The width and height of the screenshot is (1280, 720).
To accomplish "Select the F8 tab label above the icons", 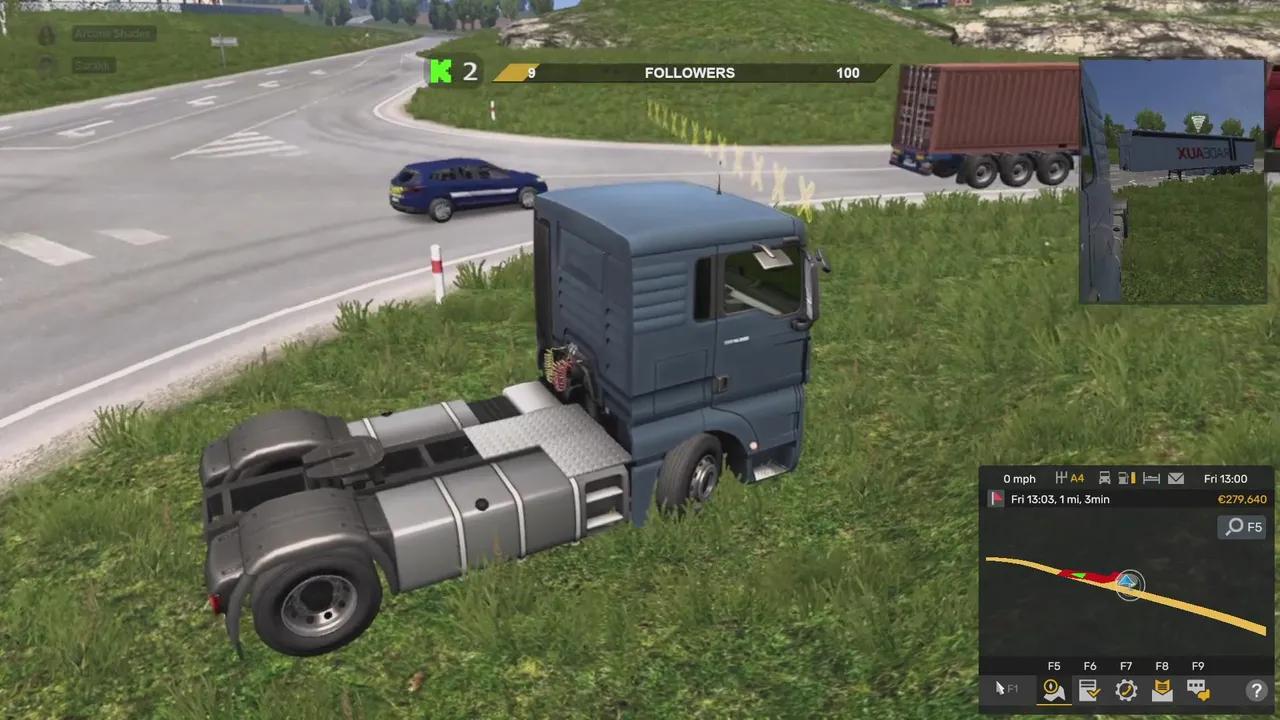I will pos(1162,665).
